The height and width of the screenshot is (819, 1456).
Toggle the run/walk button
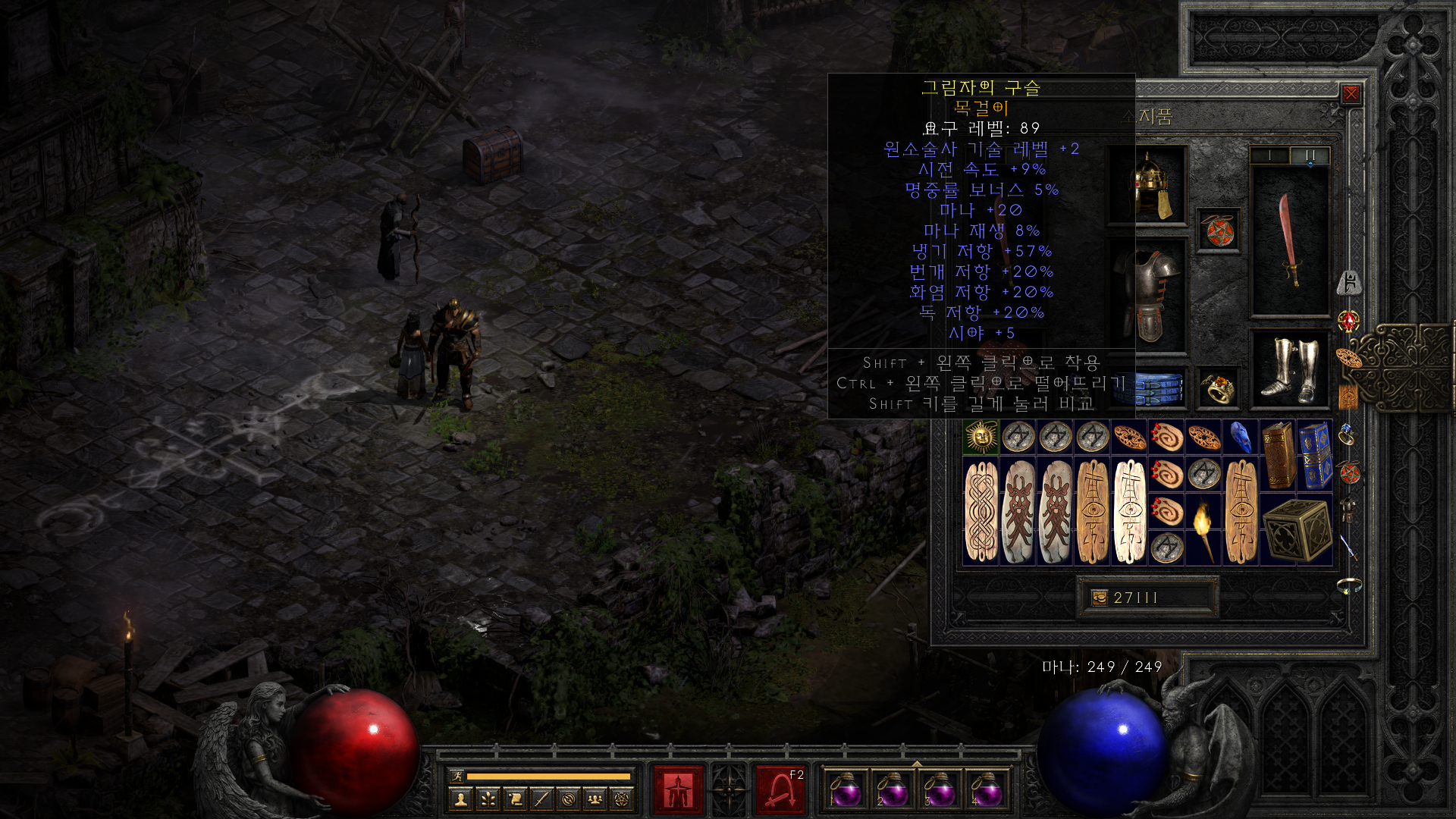pos(457,776)
